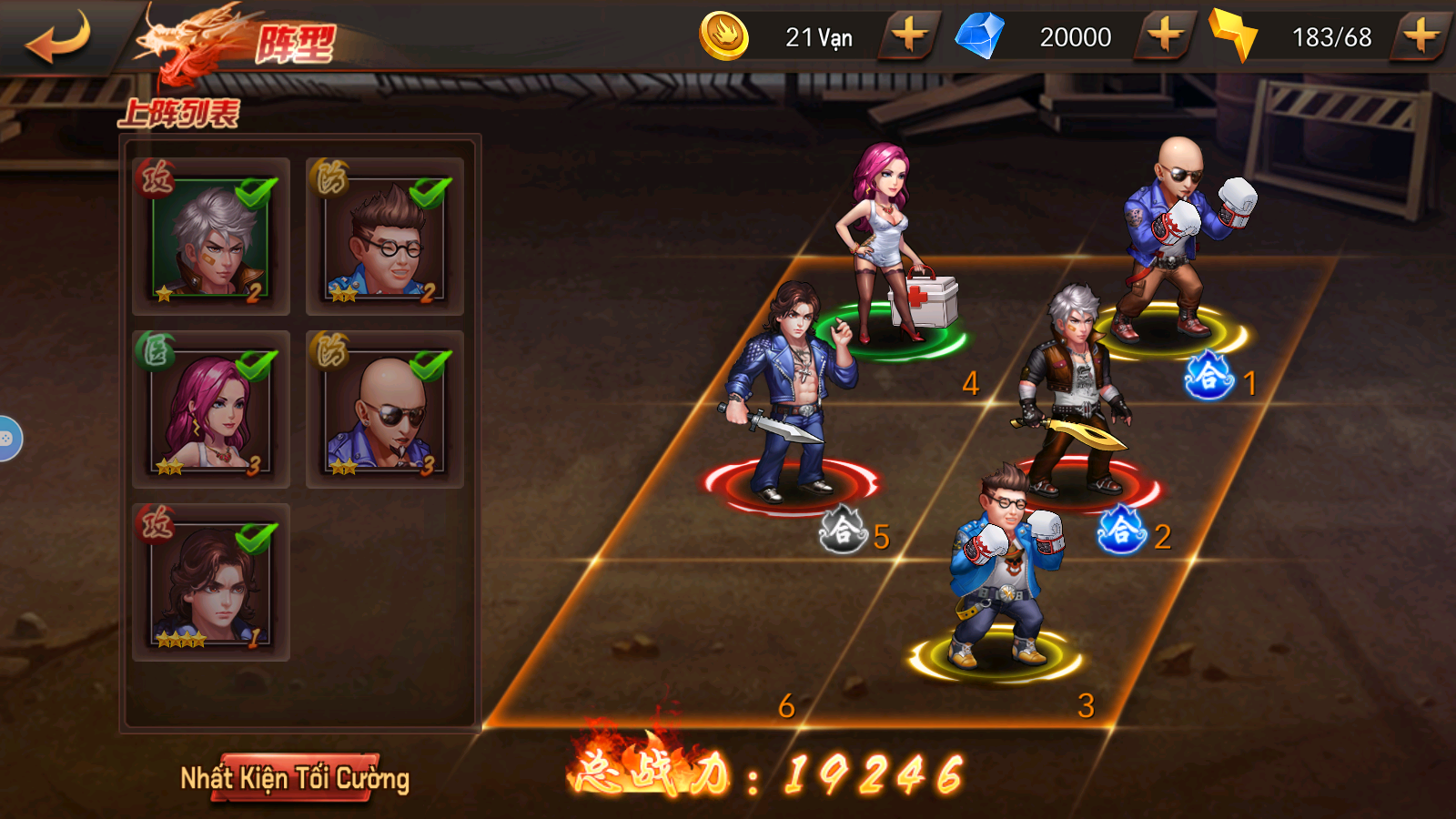The image size is (1456, 819).
Task: Select the bald sunglasses defender portrait
Action: click(385, 409)
